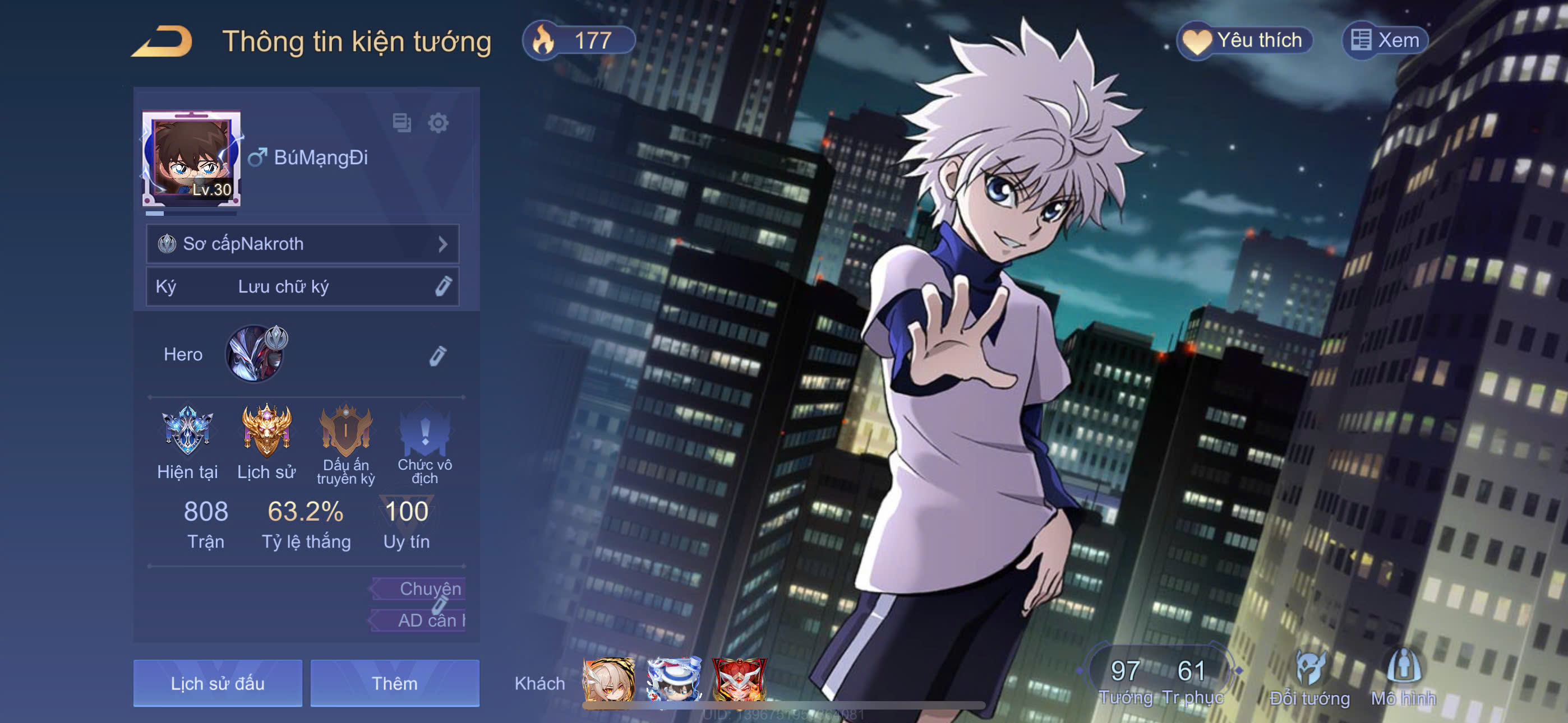Go back using the golden arrow
Image resolution: width=1568 pixels, height=723 pixels.
coord(163,41)
